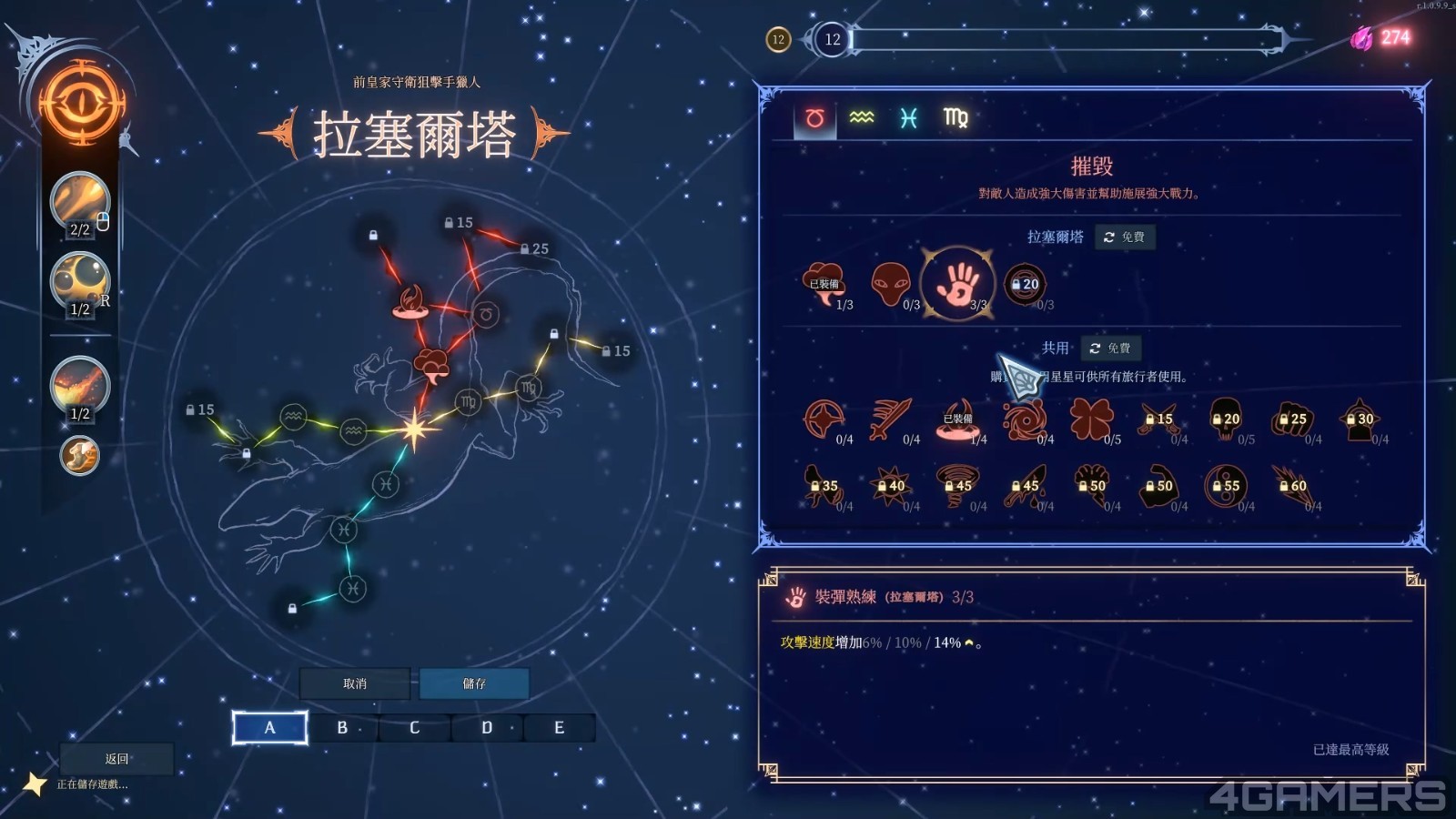Reset 共用 shared talents with 免費 button
This screenshot has width=1456, height=819.
[x=1110, y=349]
